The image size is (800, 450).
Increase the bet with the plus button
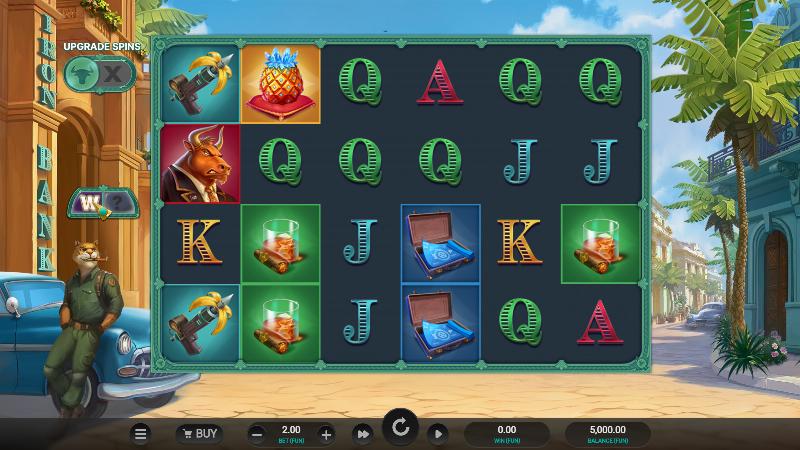point(326,434)
